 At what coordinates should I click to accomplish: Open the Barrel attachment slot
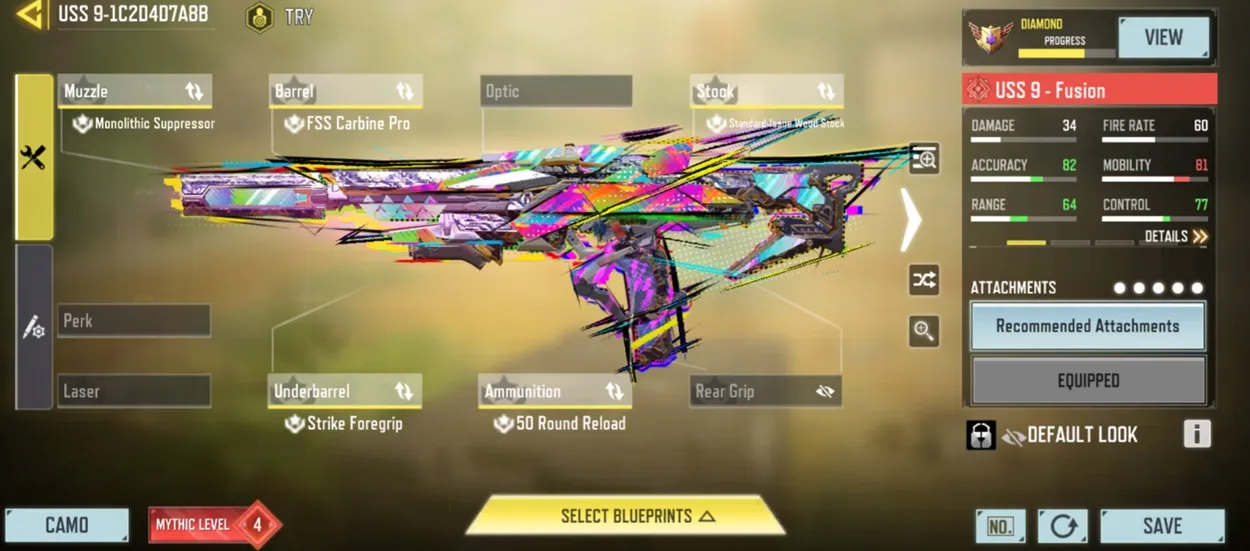click(x=345, y=92)
